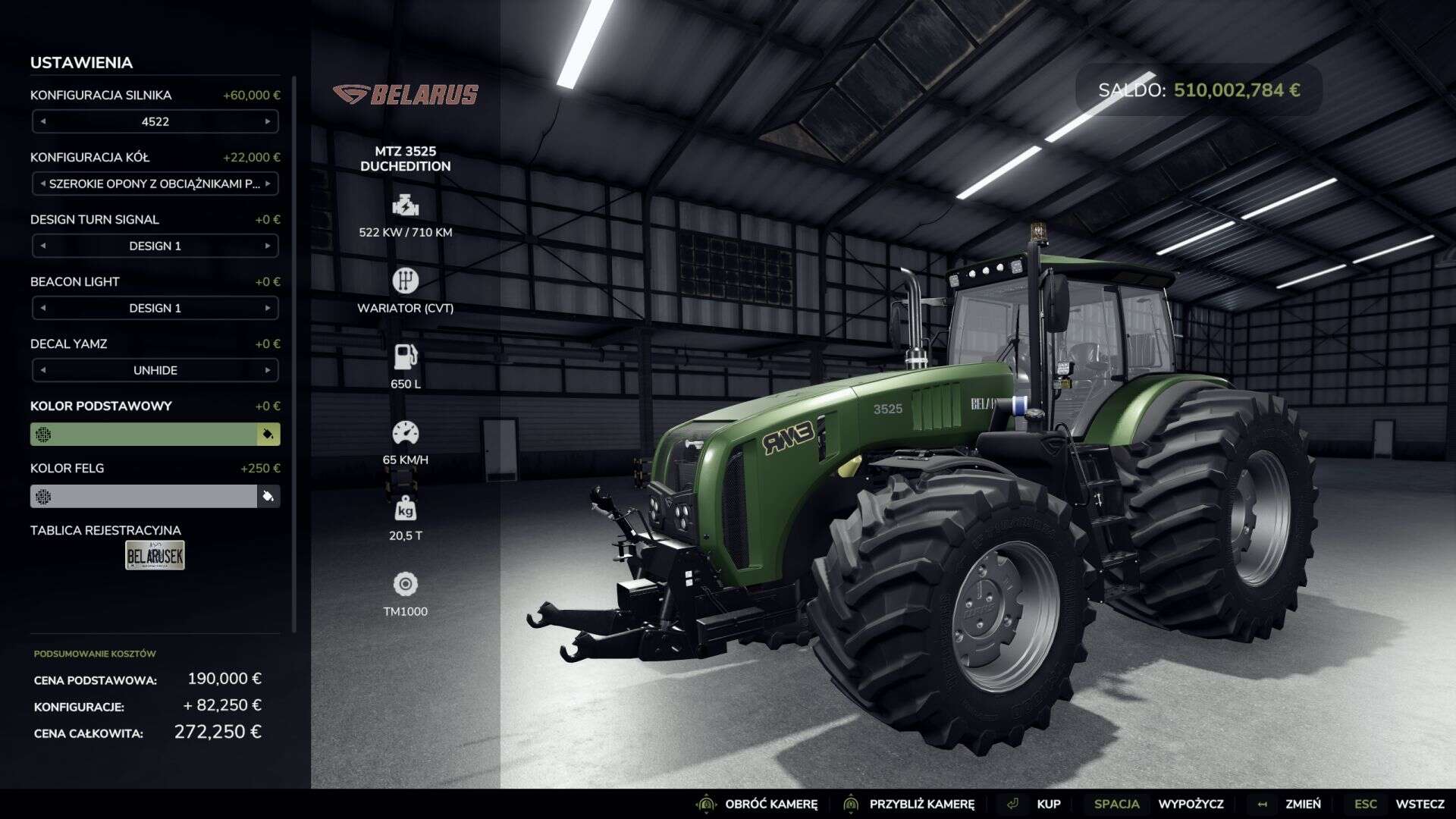Go back to previous Beacon Light design

point(43,308)
